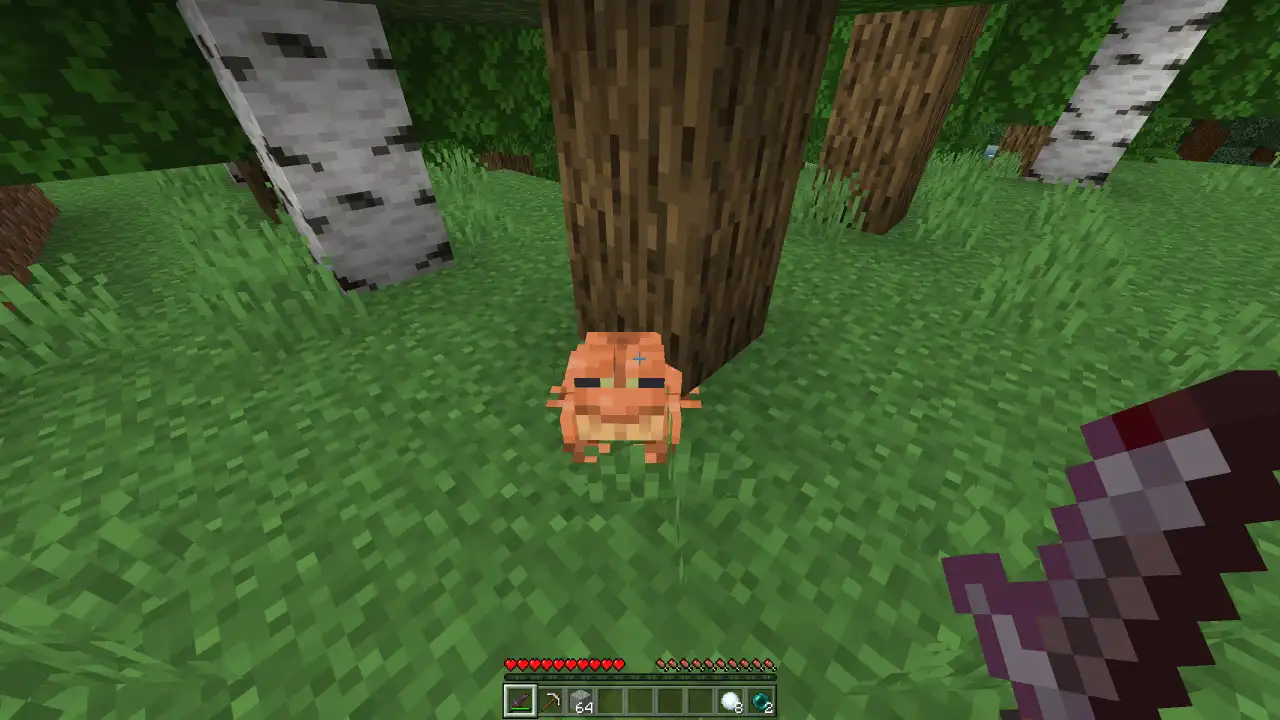Select the stack of 64 cobblestone
Screen dimensions: 1280x720
click(x=583, y=700)
